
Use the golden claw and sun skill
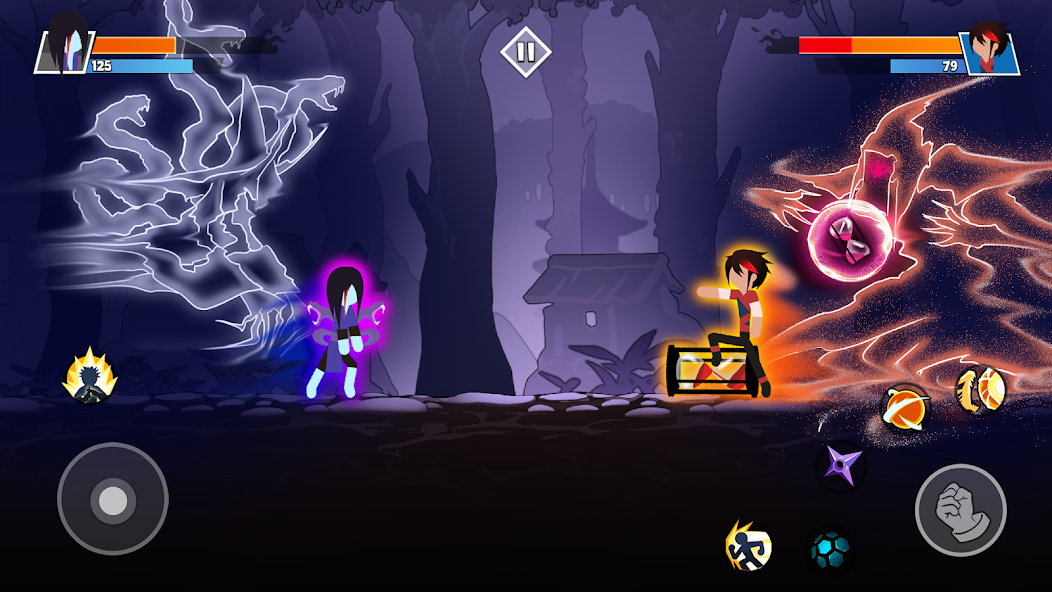(978, 388)
